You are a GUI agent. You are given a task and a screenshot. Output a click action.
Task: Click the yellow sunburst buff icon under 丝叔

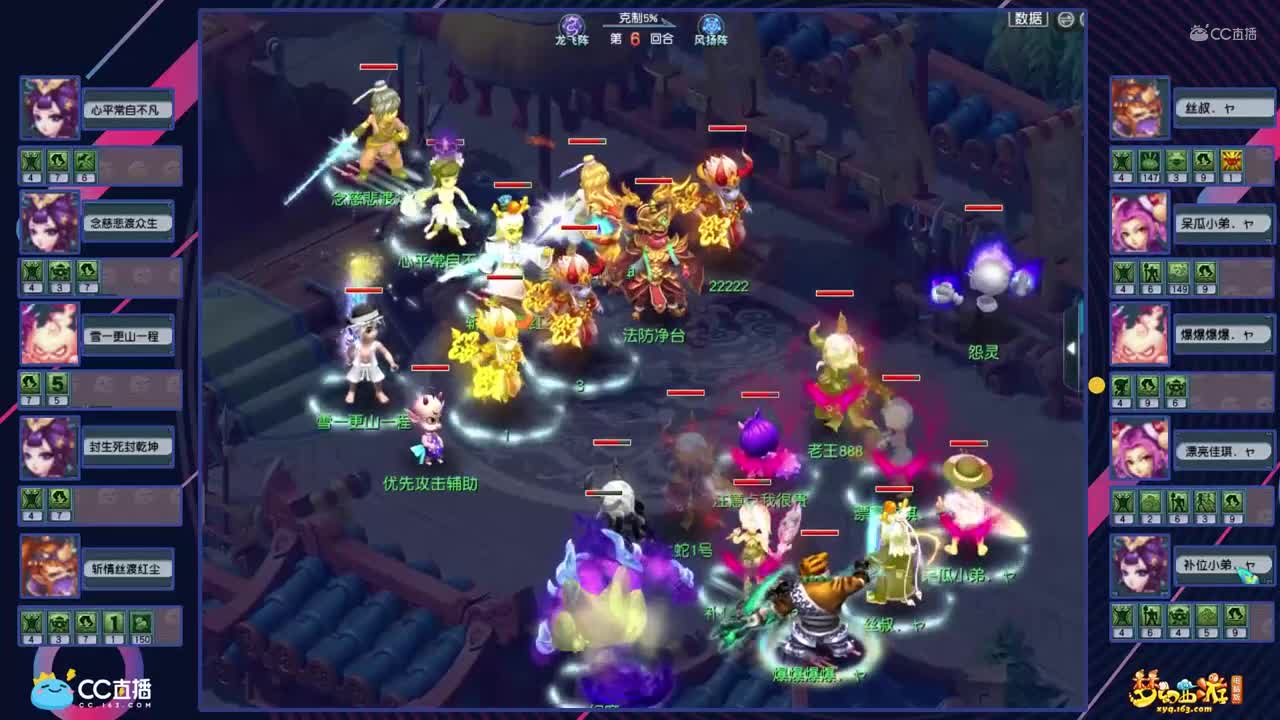click(x=1233, y=160)
